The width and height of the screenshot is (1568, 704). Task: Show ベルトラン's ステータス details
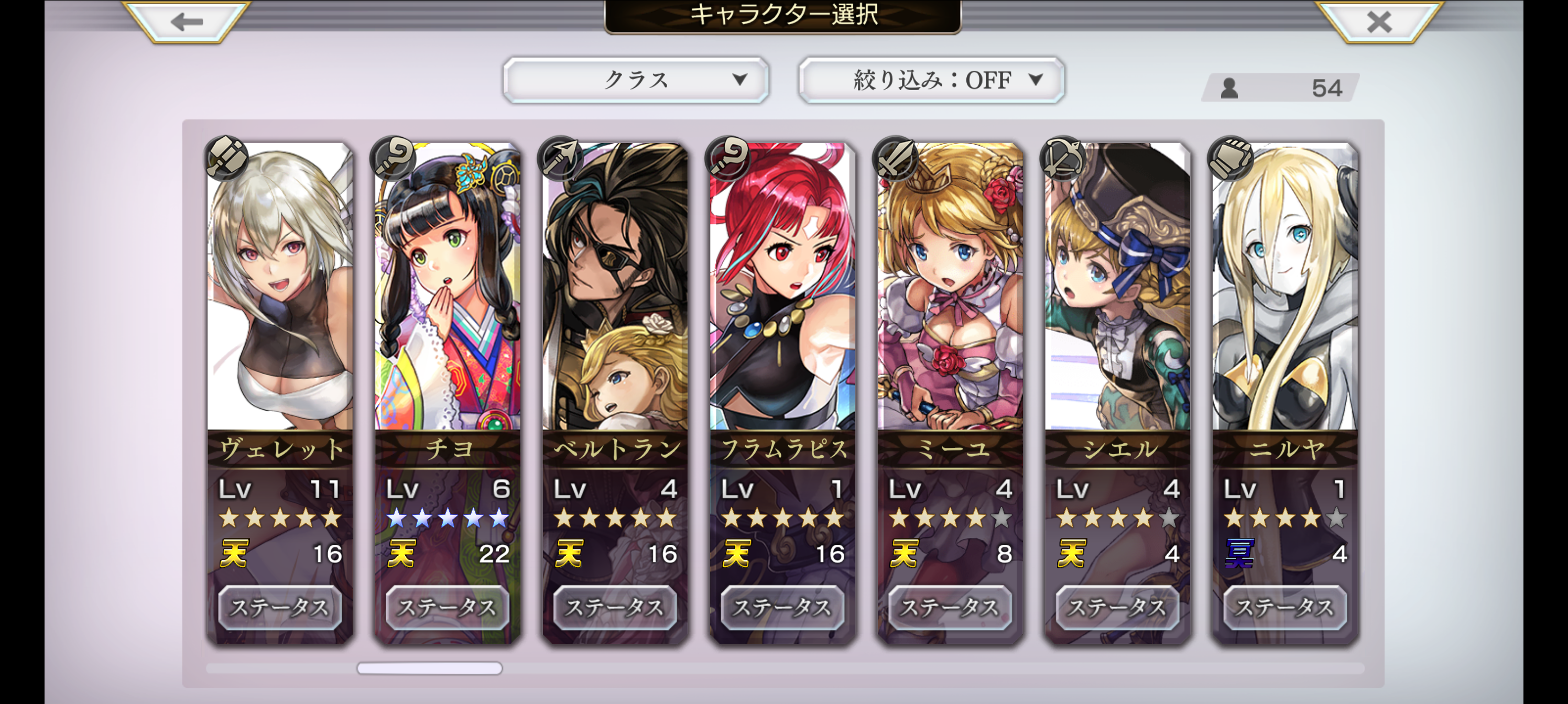coord(615,607)
